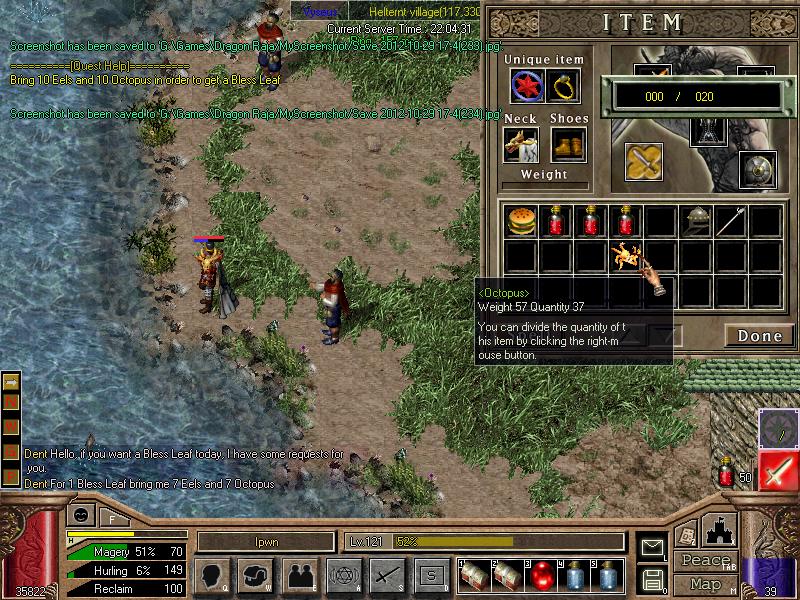Pick the Octopus item in inventory
This screenshot has width=800, height=600.
tap(626, 256)
